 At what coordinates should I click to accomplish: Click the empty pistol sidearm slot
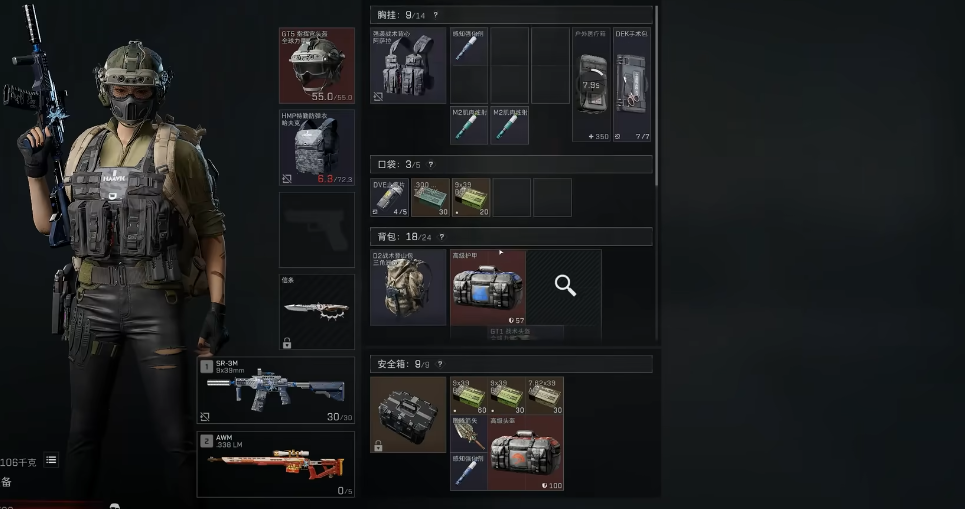point(316,230)
